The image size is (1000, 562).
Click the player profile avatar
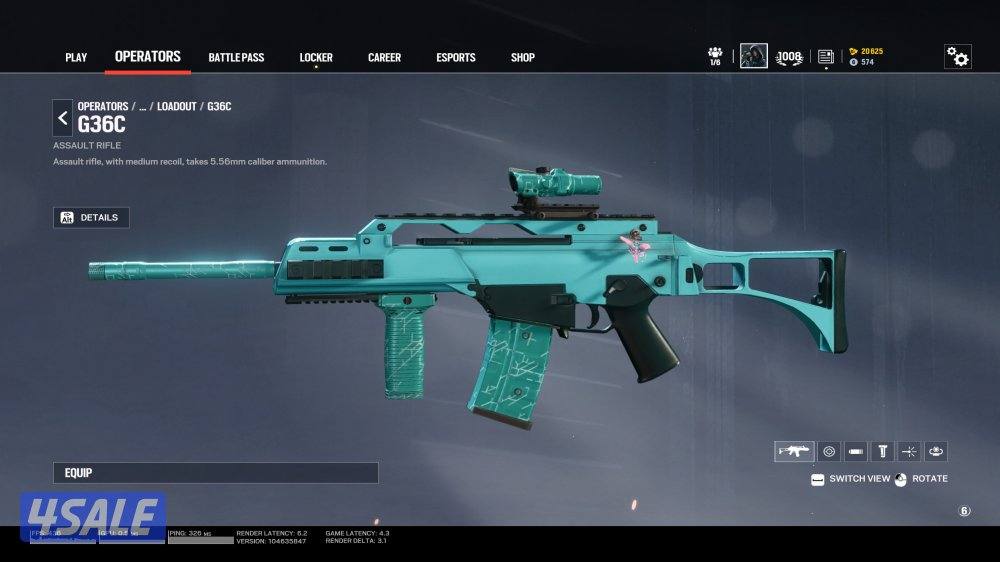[x=753, y=56]
